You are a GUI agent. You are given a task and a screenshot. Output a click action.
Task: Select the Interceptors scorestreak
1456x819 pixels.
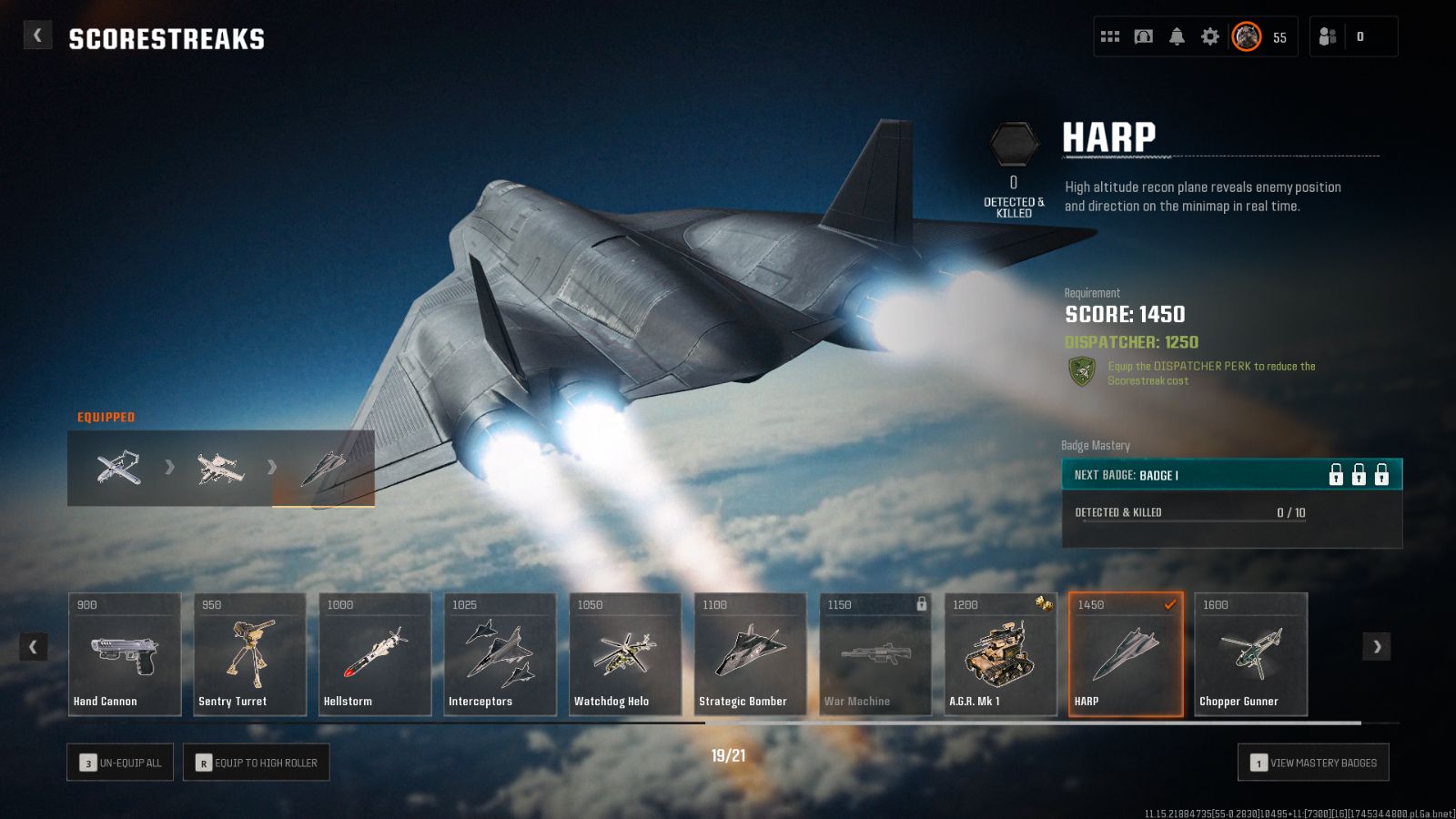coord(500,655)
